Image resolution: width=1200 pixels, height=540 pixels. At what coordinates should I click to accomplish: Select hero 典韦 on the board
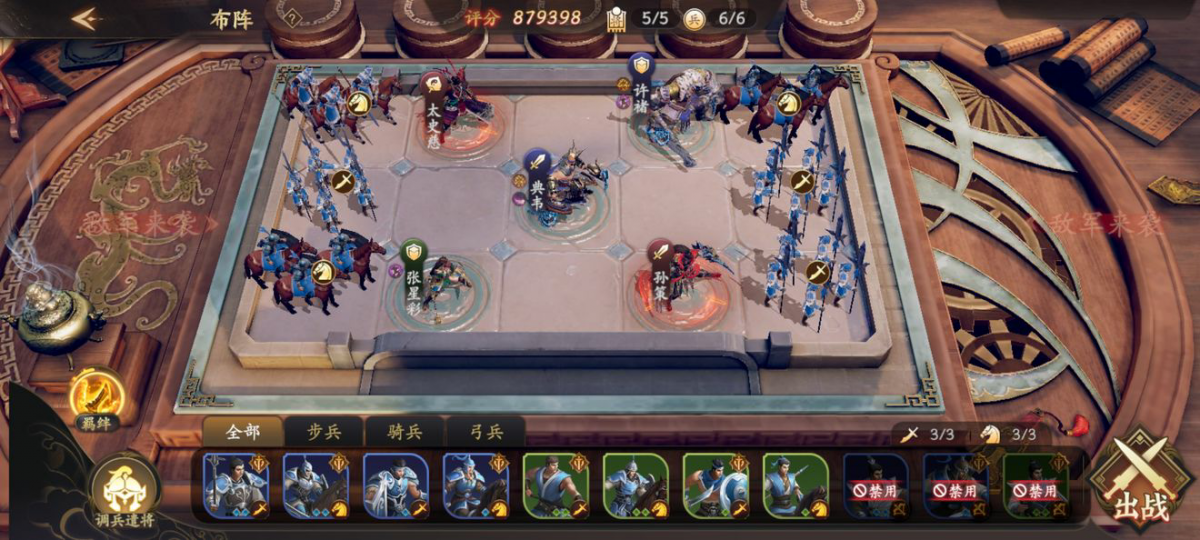[562, 185]
